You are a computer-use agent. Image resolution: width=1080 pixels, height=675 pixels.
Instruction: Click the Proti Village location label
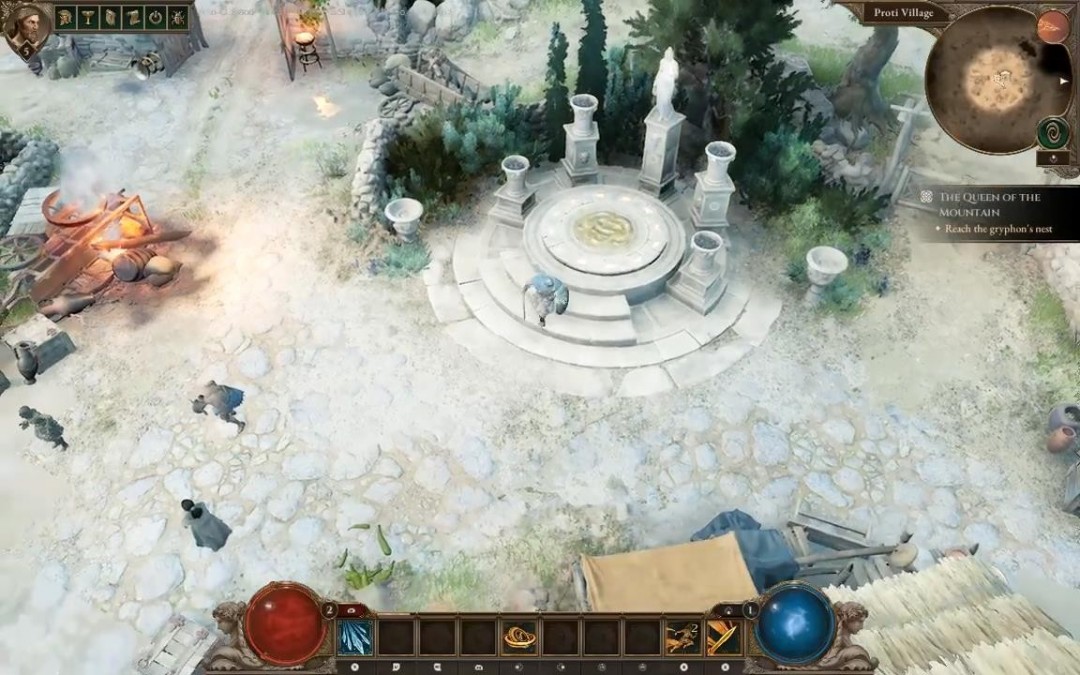(x=903, y=12)
